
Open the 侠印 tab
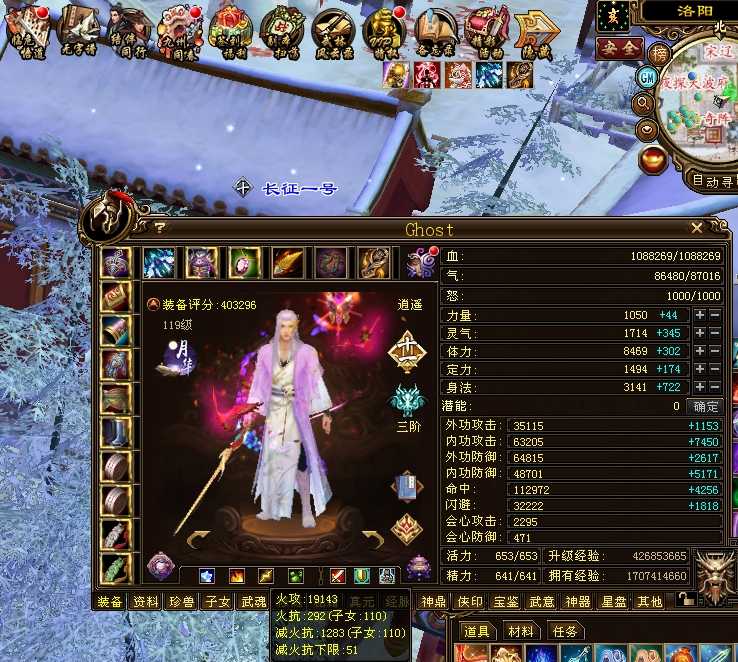click(470, 602)
